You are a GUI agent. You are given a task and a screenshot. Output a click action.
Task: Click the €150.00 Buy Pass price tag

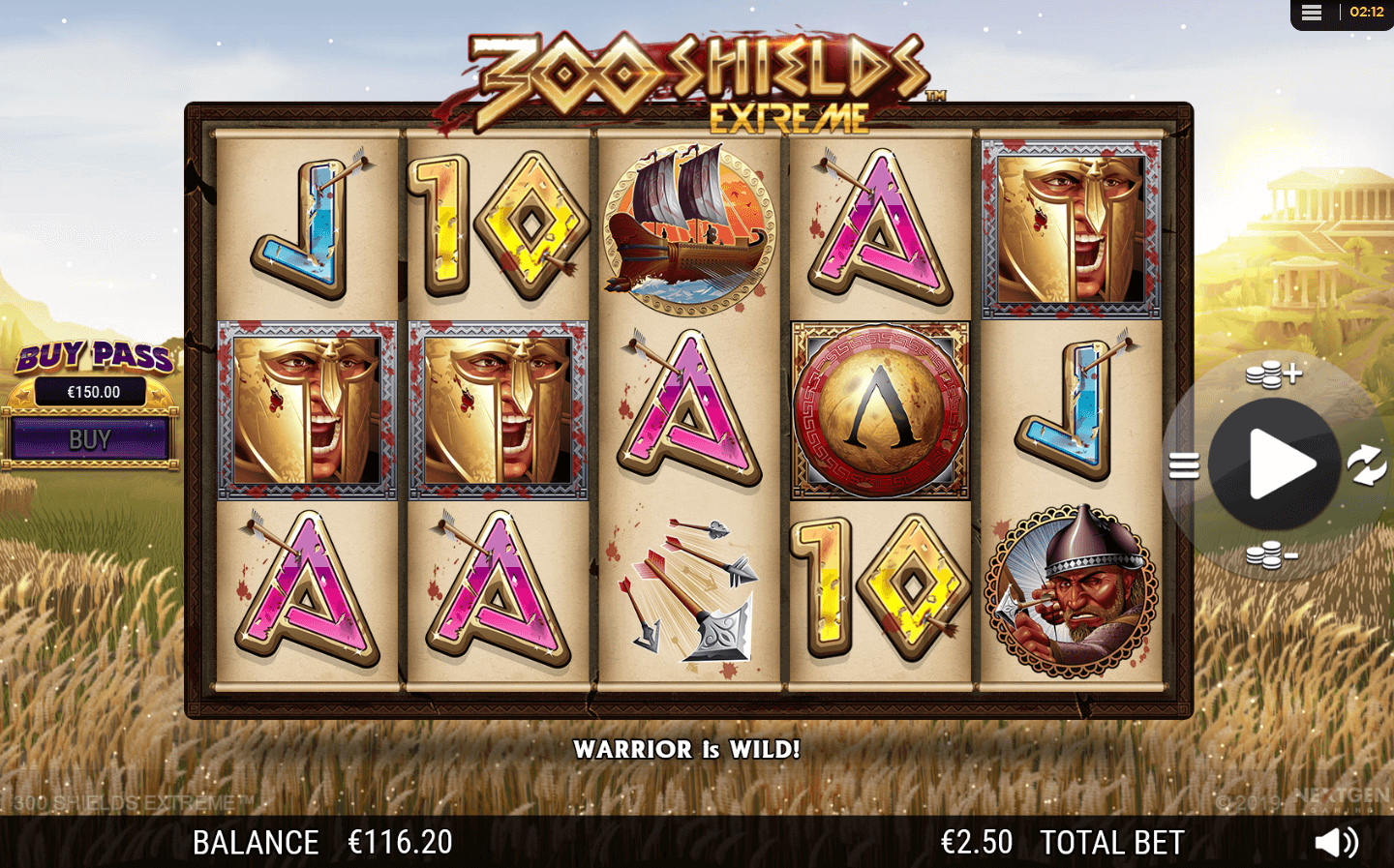click(92, 390)
